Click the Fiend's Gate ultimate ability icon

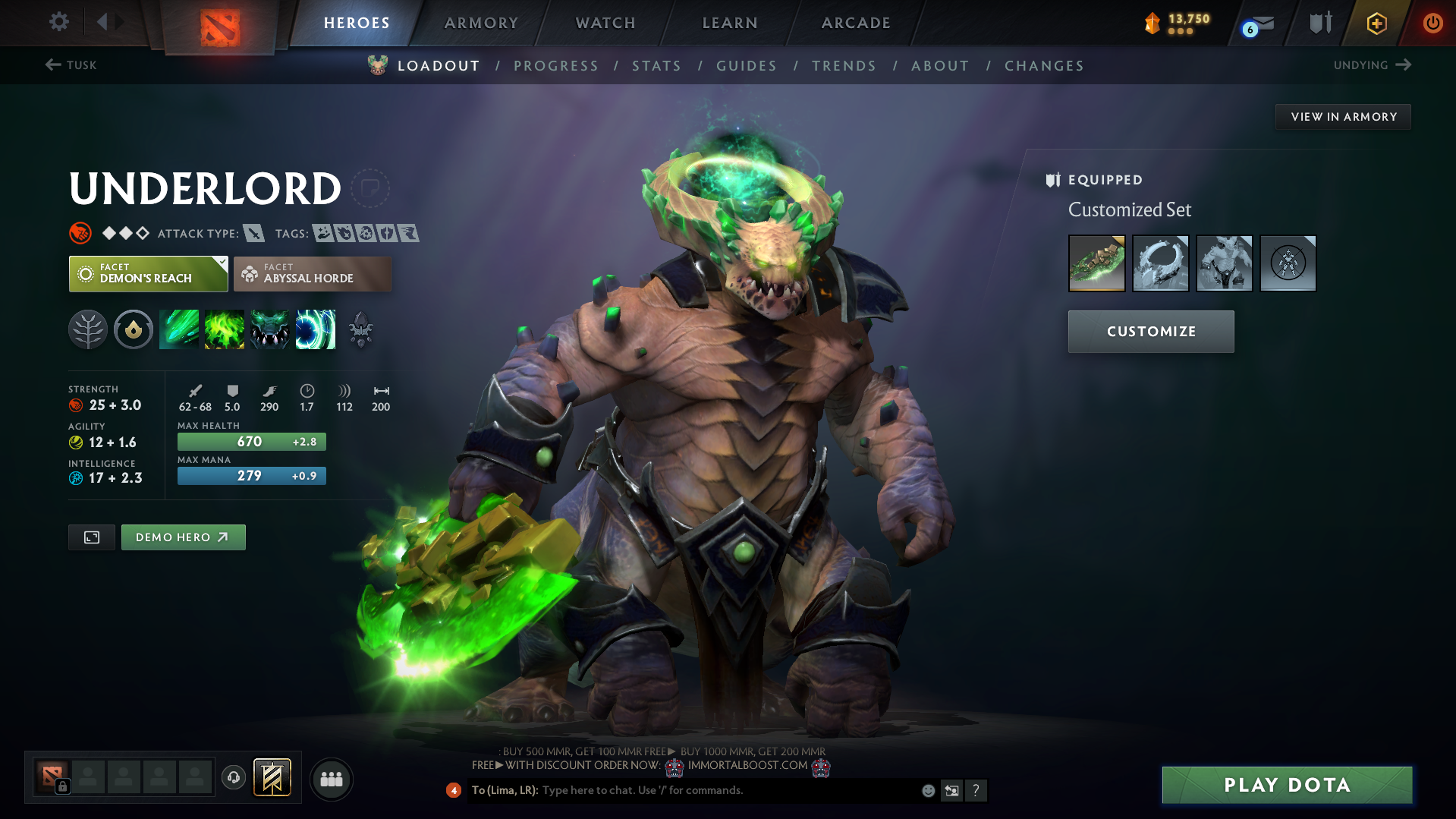coord(316,329)
